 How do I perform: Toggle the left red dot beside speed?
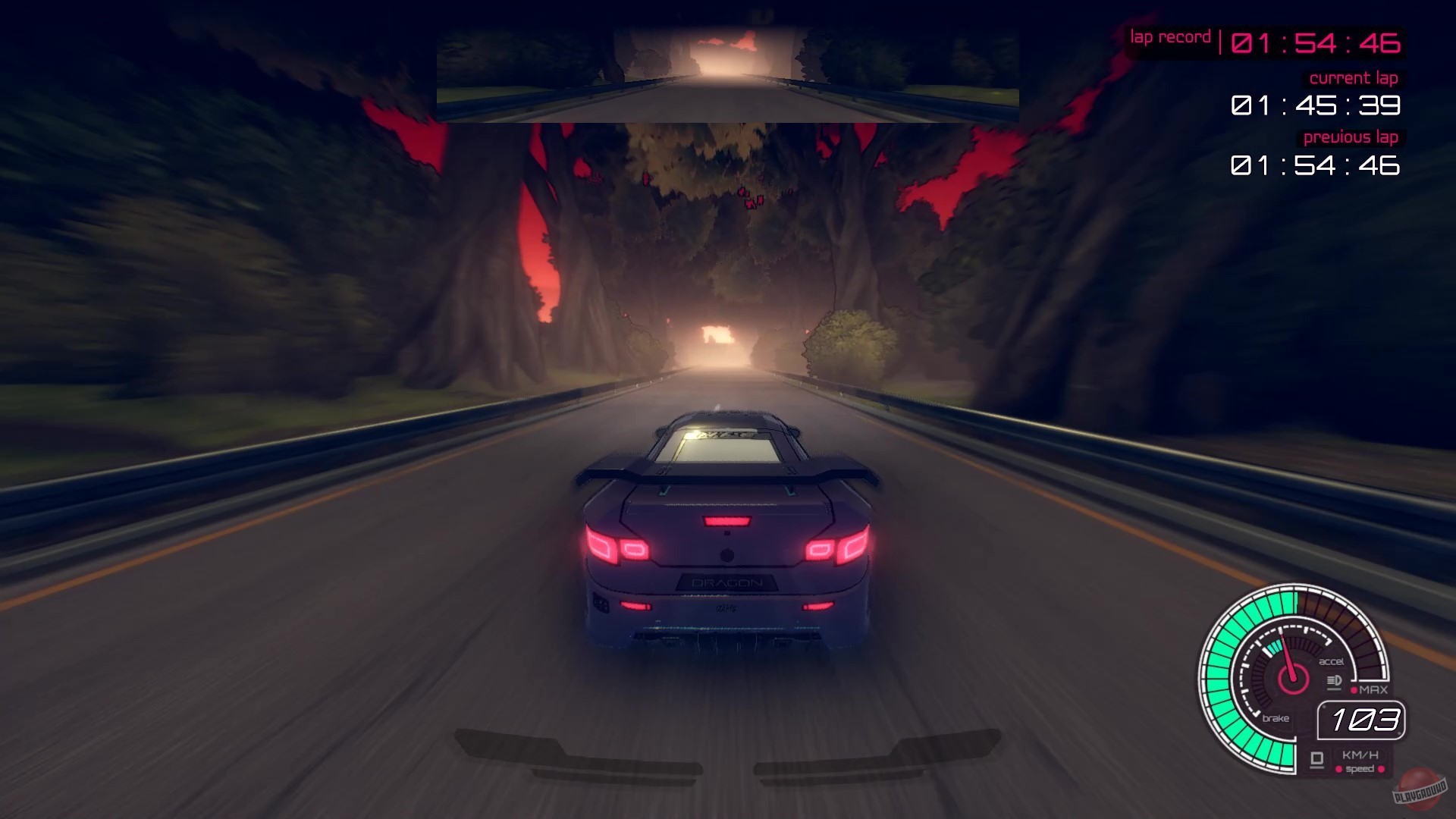click(1339, 769)
